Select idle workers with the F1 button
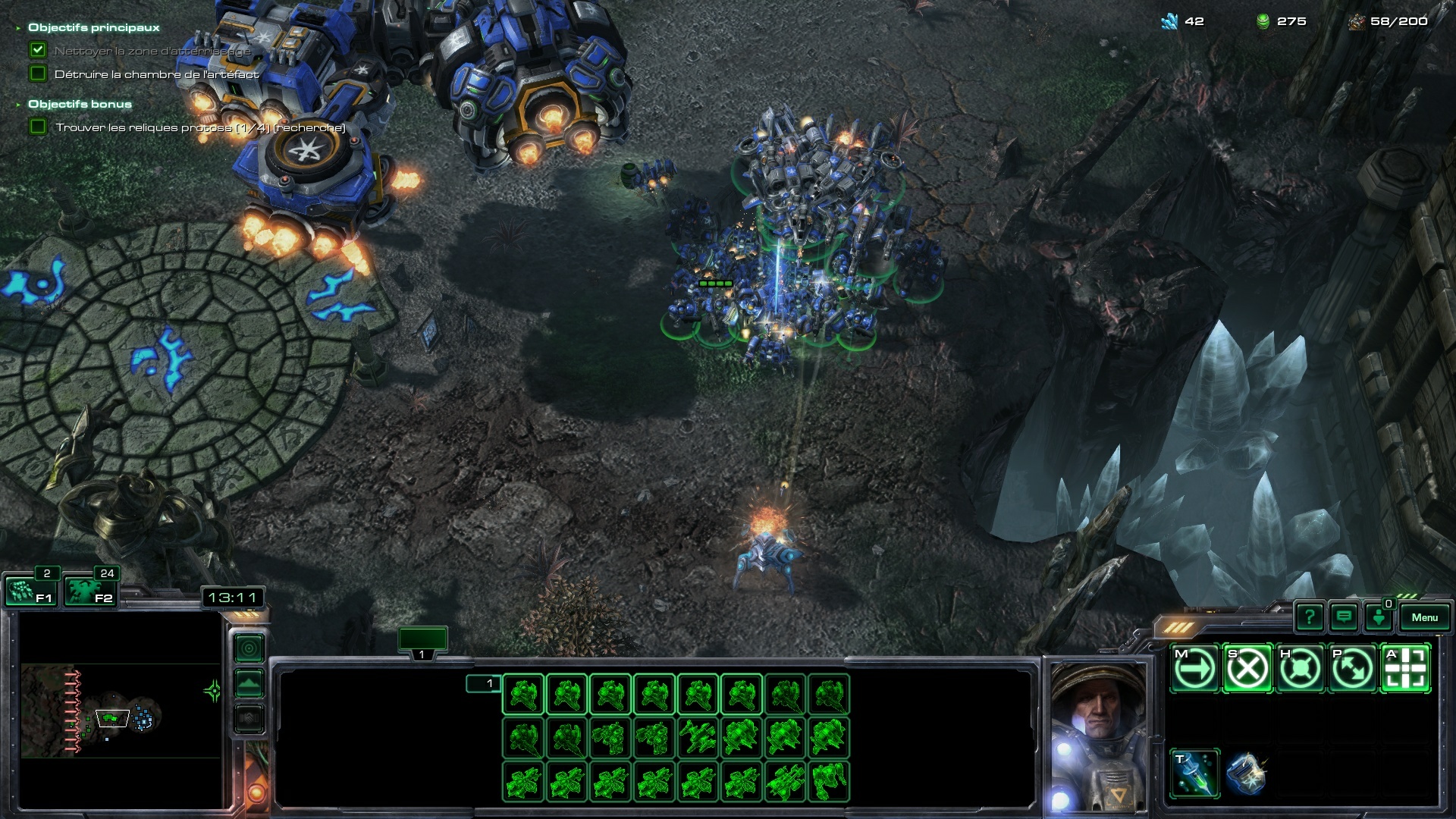Image resolution: width=1456 pixels, height=819 pixels. [x=29, y=591]
